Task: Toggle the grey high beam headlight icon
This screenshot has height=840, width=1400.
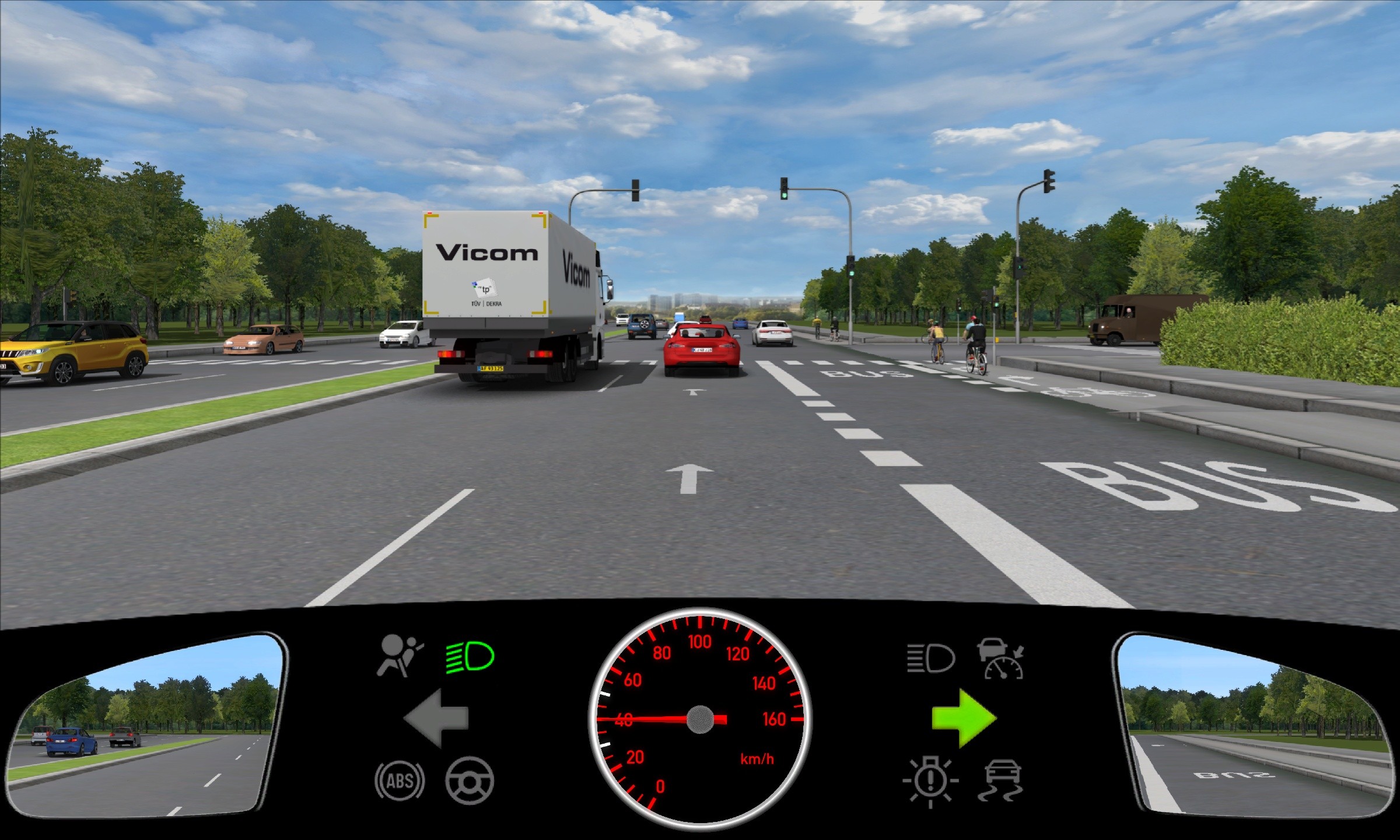Action: click(x=930, y=659)
